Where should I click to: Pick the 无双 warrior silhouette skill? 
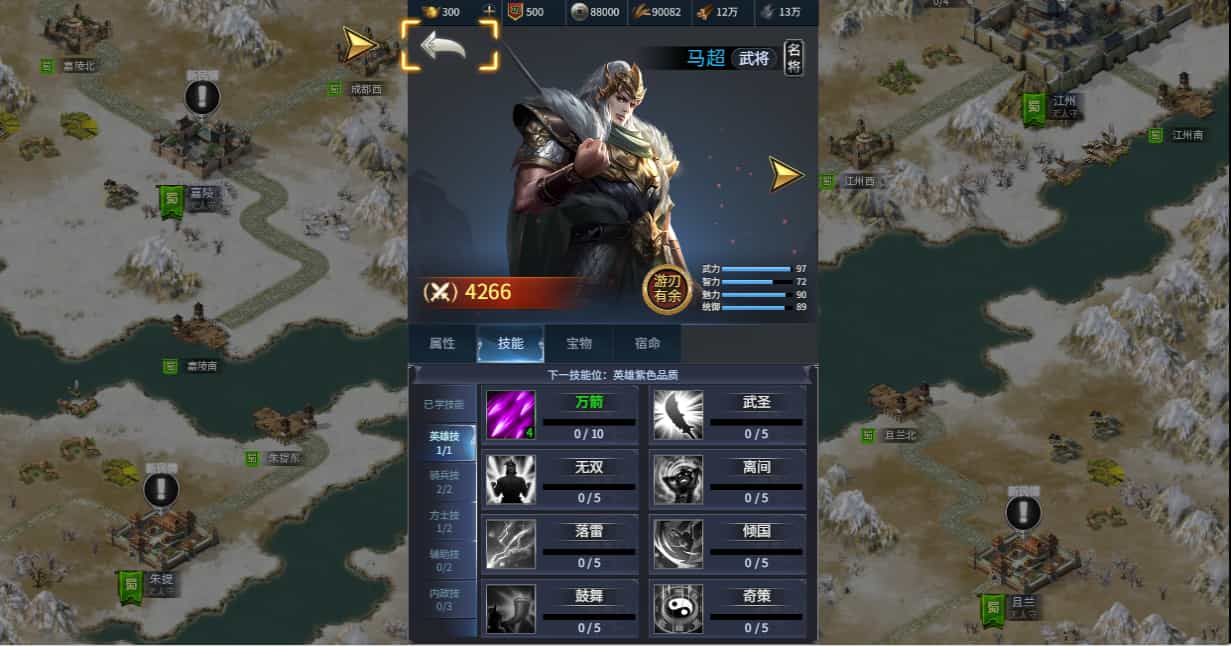[511, 479]
